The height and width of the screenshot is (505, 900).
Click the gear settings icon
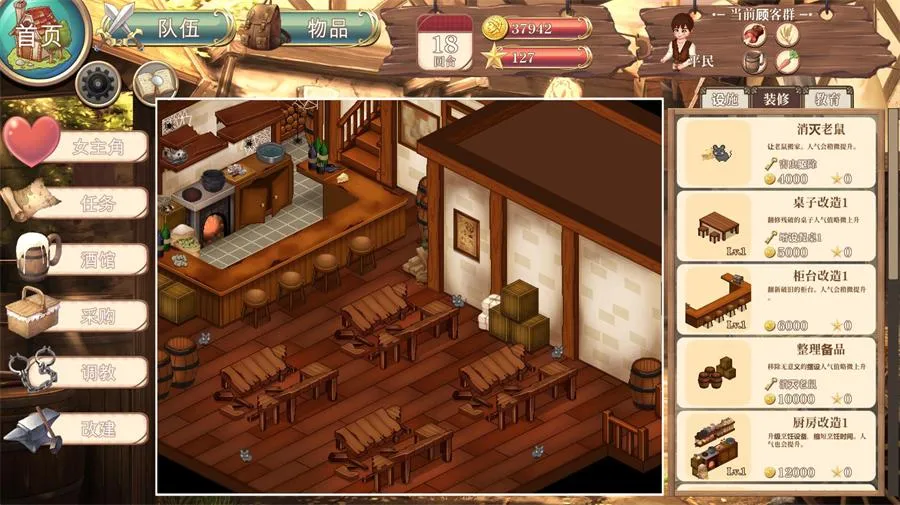click(97, 84)
